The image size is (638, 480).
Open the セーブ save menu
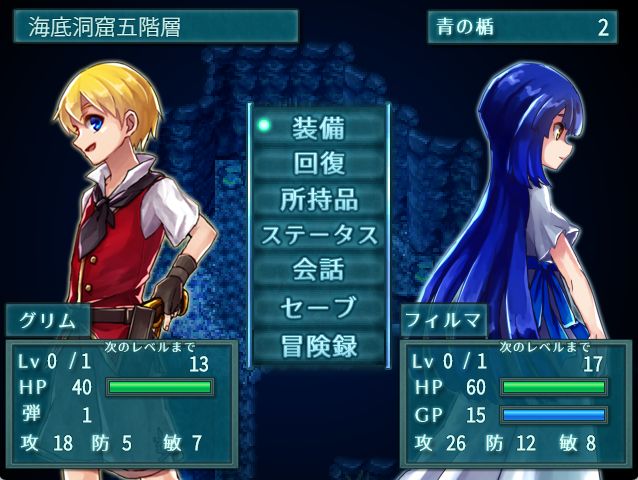(318, 308)
